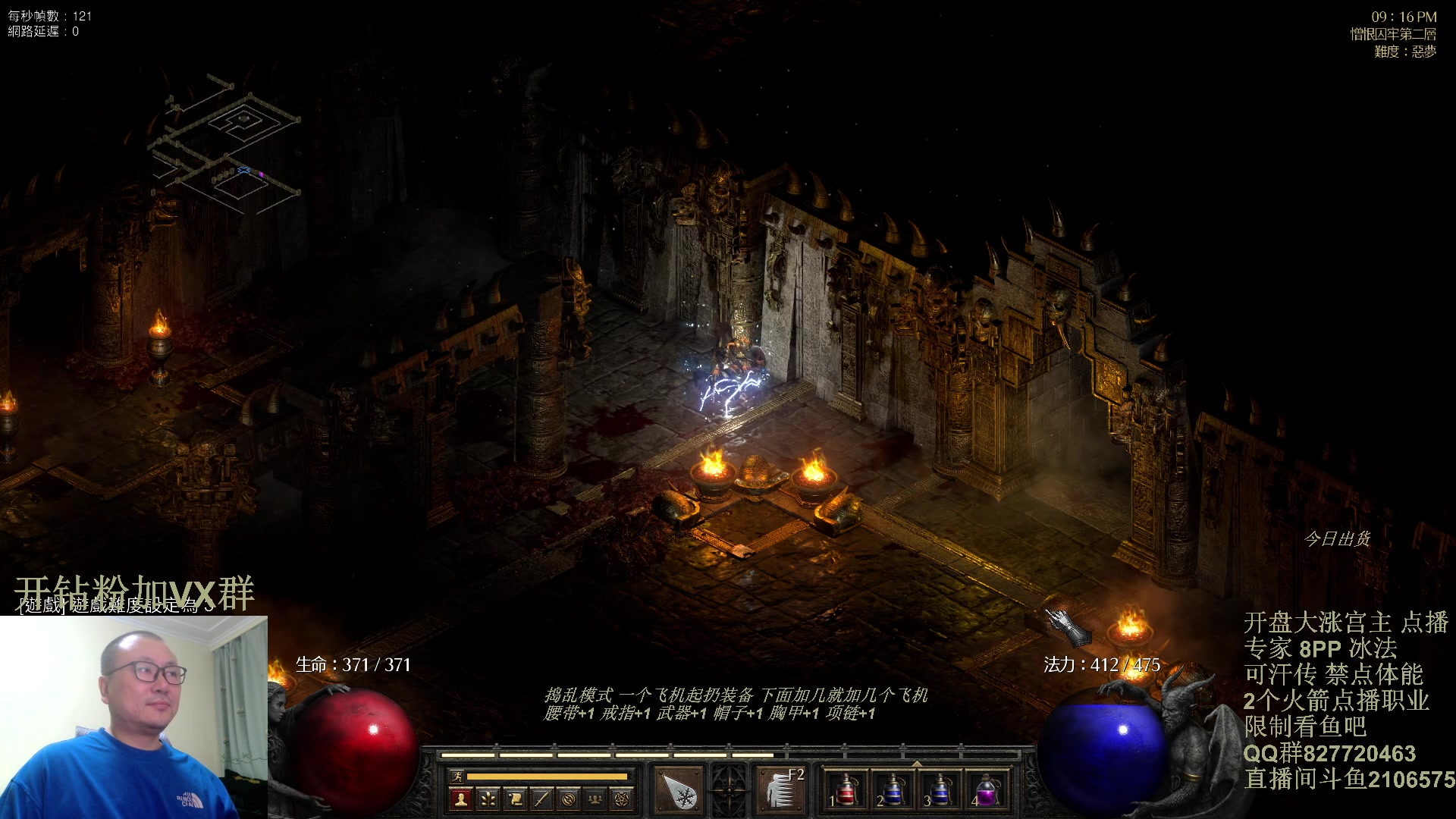Image resolution: width=1456 pixels, height=819 pixels.
Task: Select the Teleport skill icon marked F2
Action: [x=780, y=791]
